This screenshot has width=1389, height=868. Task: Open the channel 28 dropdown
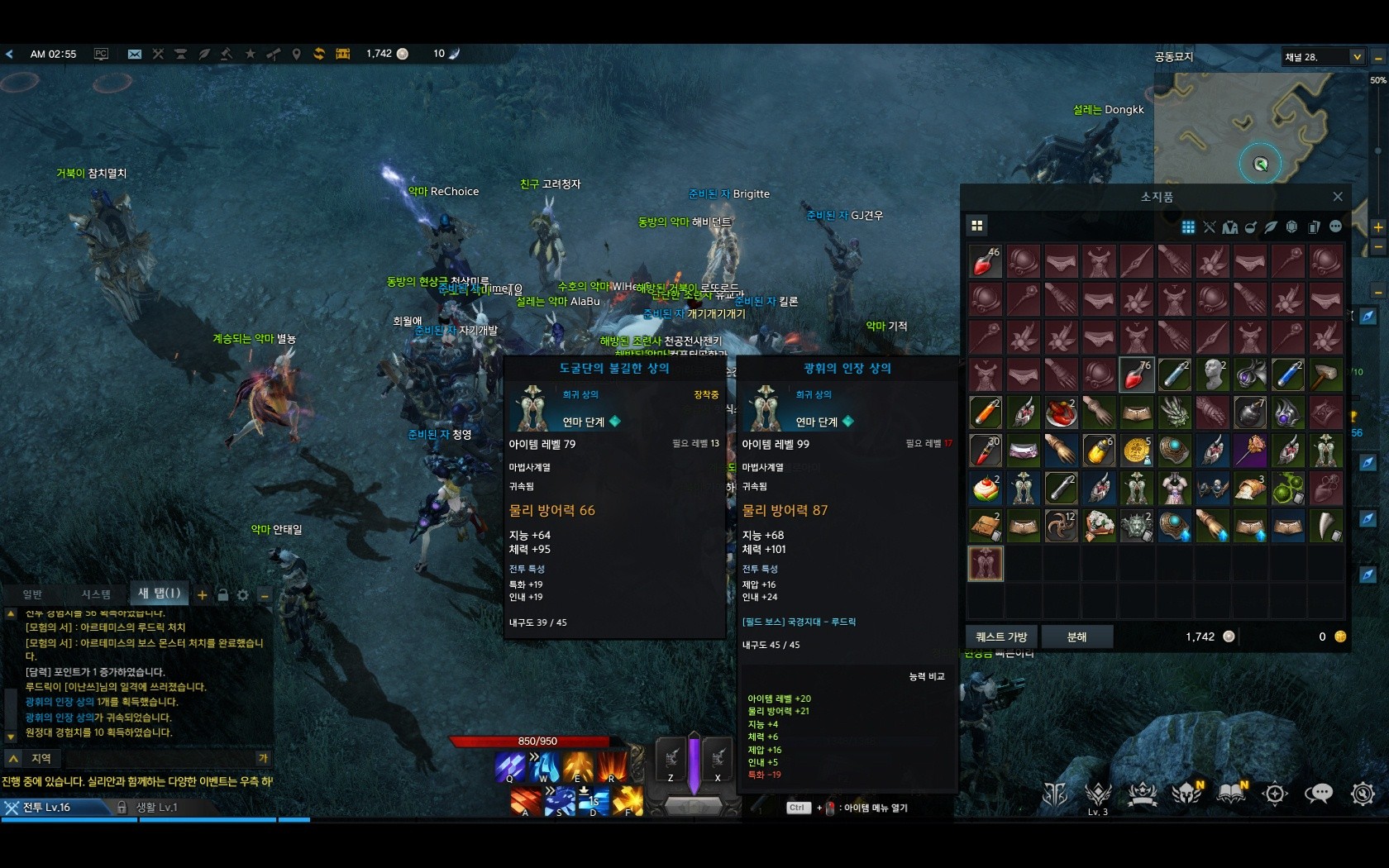pyautogui.click(x=1357, y=57)
